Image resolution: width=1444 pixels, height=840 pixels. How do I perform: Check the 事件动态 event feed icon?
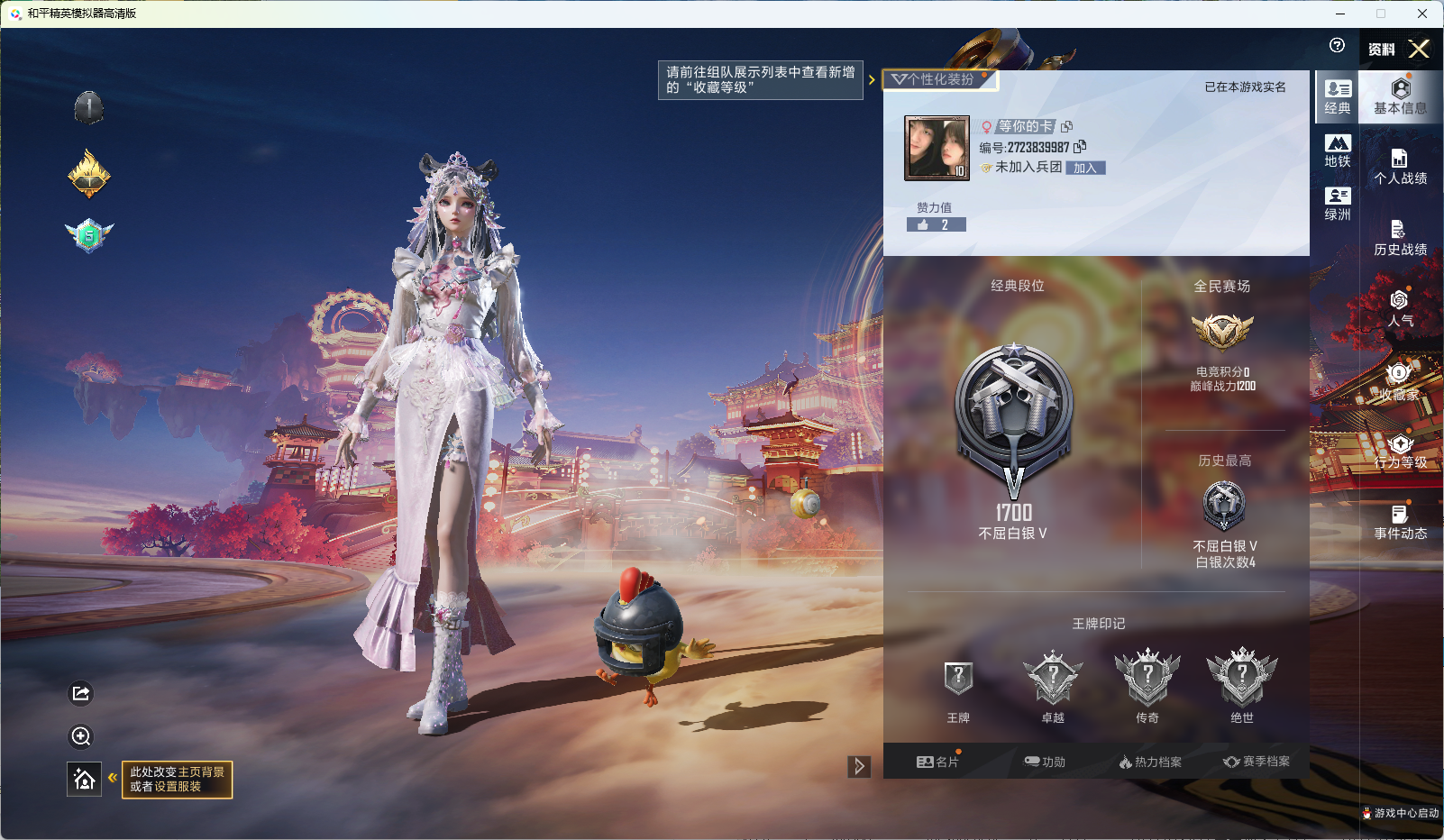(1398, 521)
